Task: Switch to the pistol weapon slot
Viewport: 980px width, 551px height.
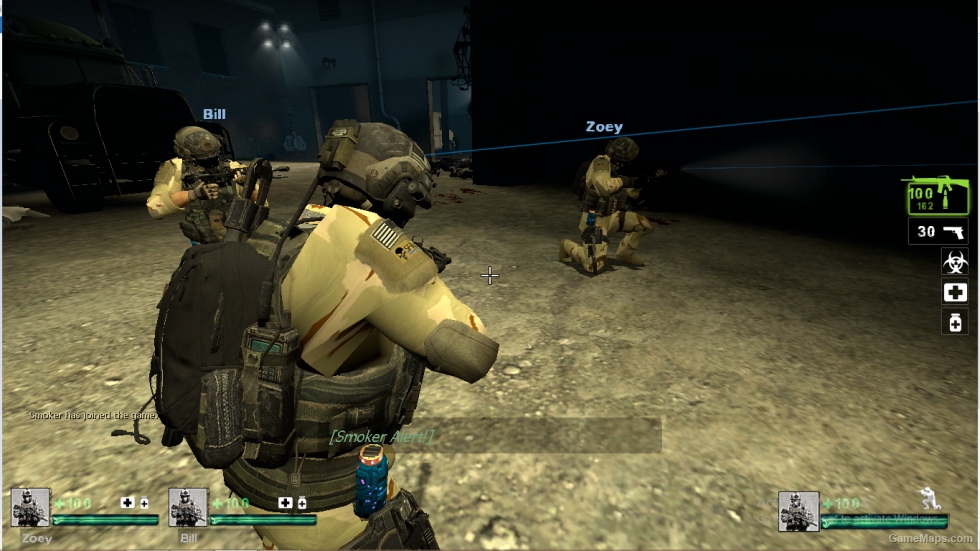Action: (938, 232)
